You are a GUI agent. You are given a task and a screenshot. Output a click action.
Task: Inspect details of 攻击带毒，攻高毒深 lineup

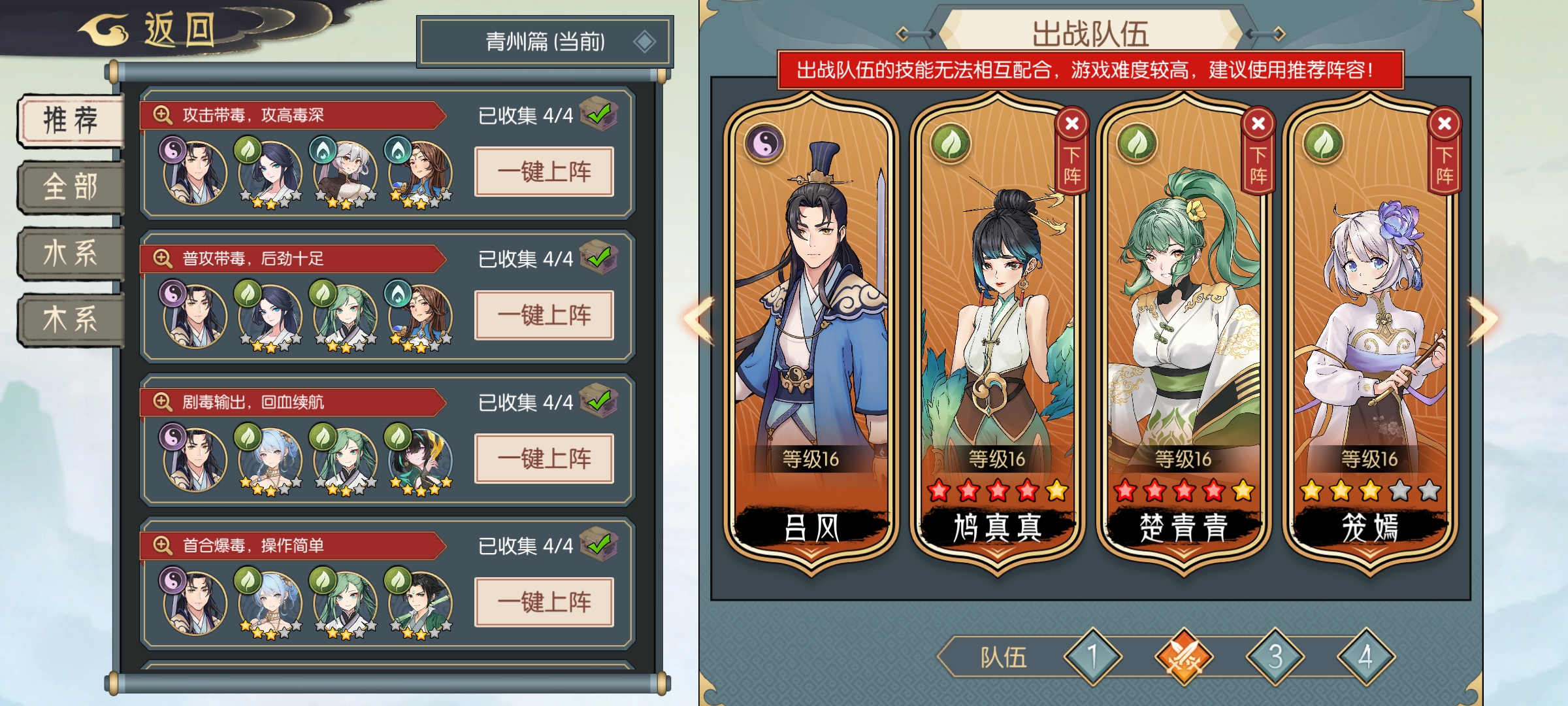162,115
